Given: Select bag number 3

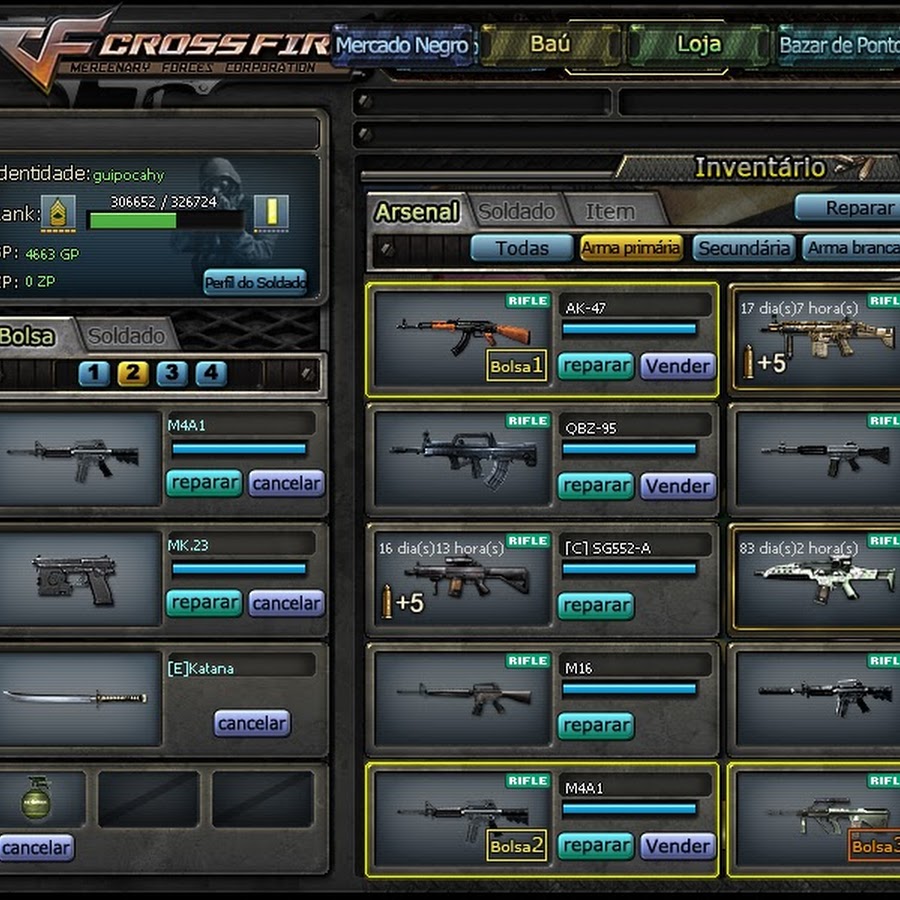Looking at the screenshot, I should (172, 374).
